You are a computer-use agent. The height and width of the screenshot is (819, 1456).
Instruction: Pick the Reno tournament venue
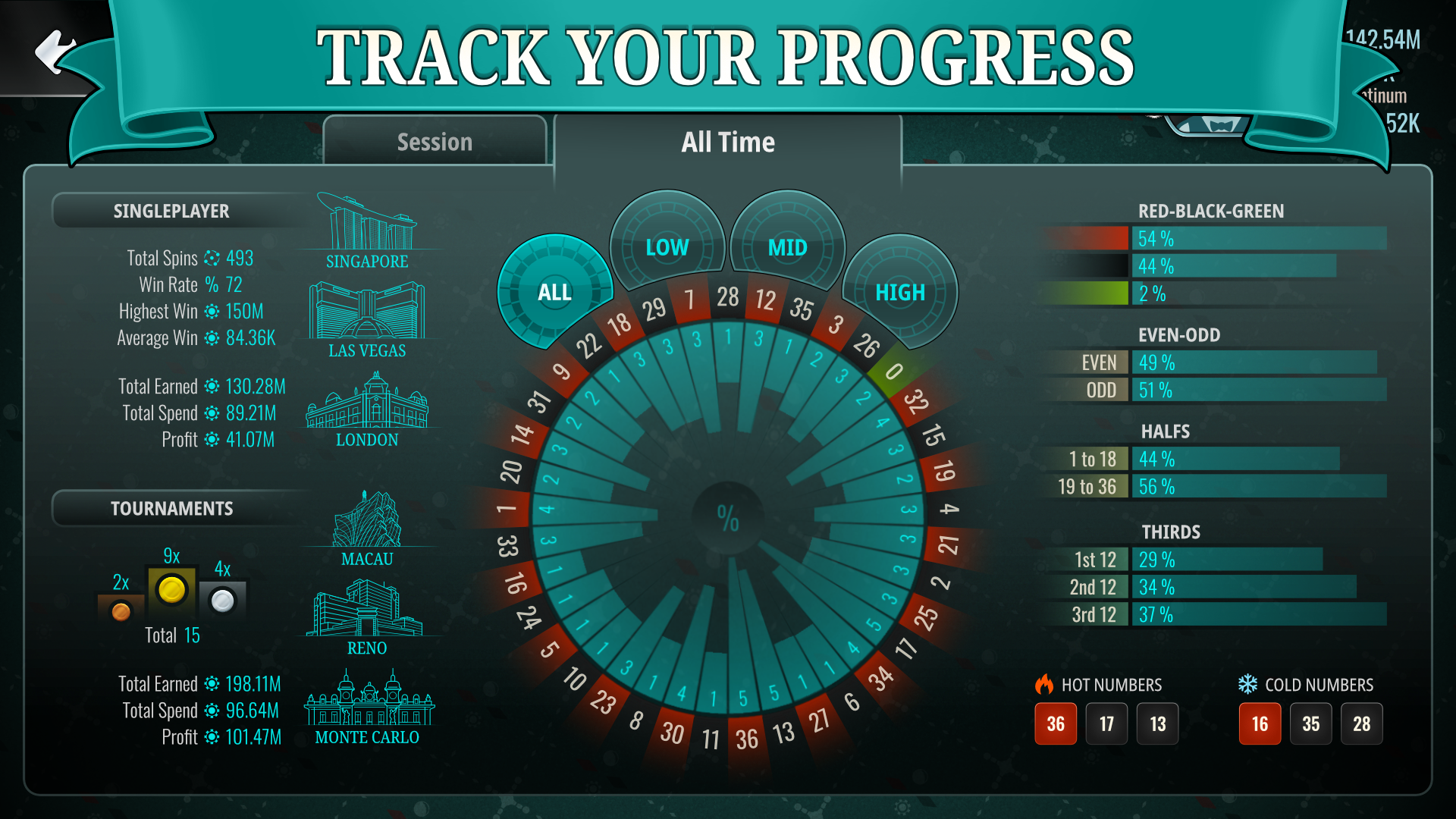[x=367, y=616]
